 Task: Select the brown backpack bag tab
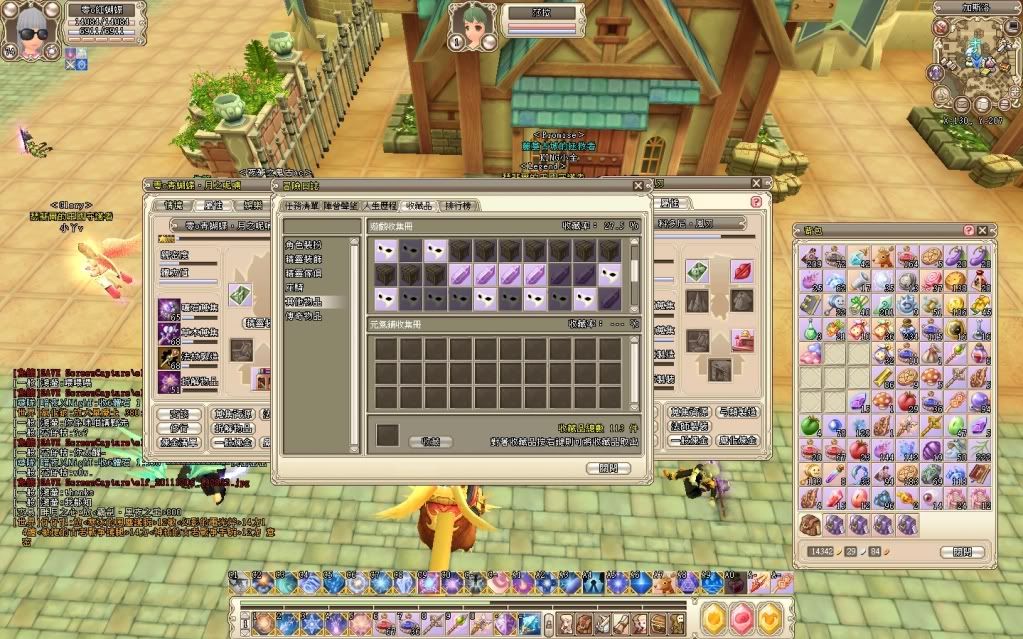[x=811, y=524]
